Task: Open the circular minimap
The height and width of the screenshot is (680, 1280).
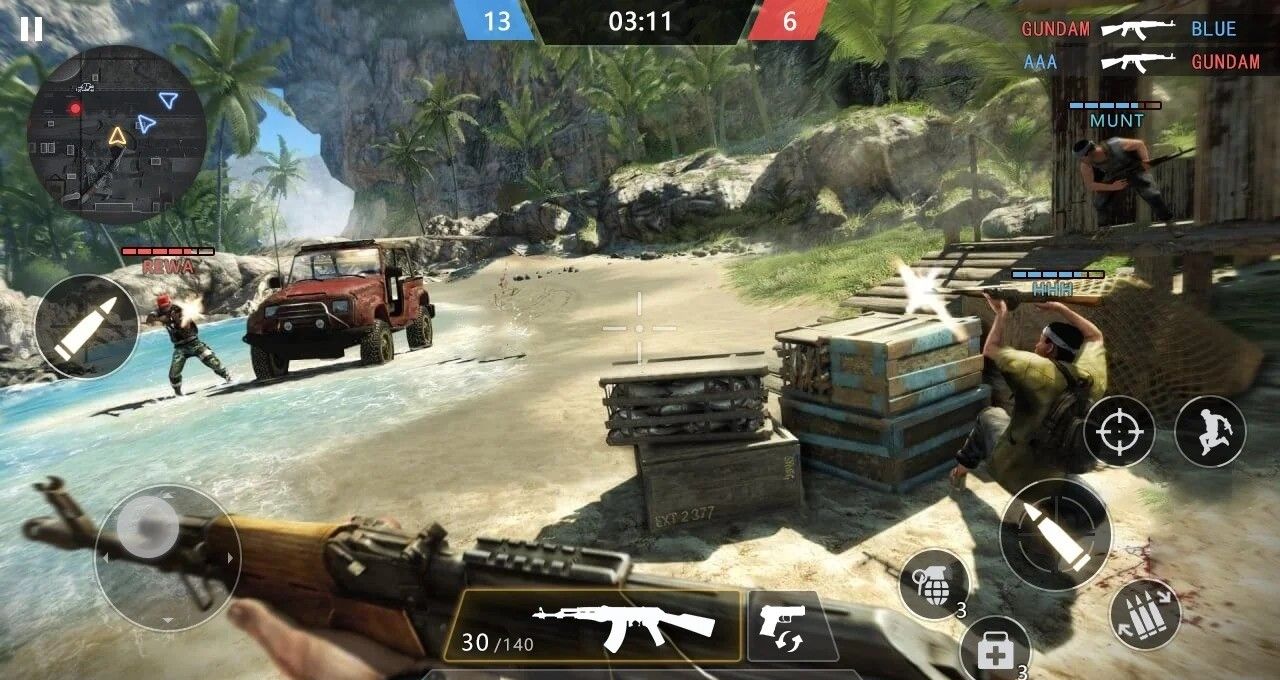Action: 117,134
